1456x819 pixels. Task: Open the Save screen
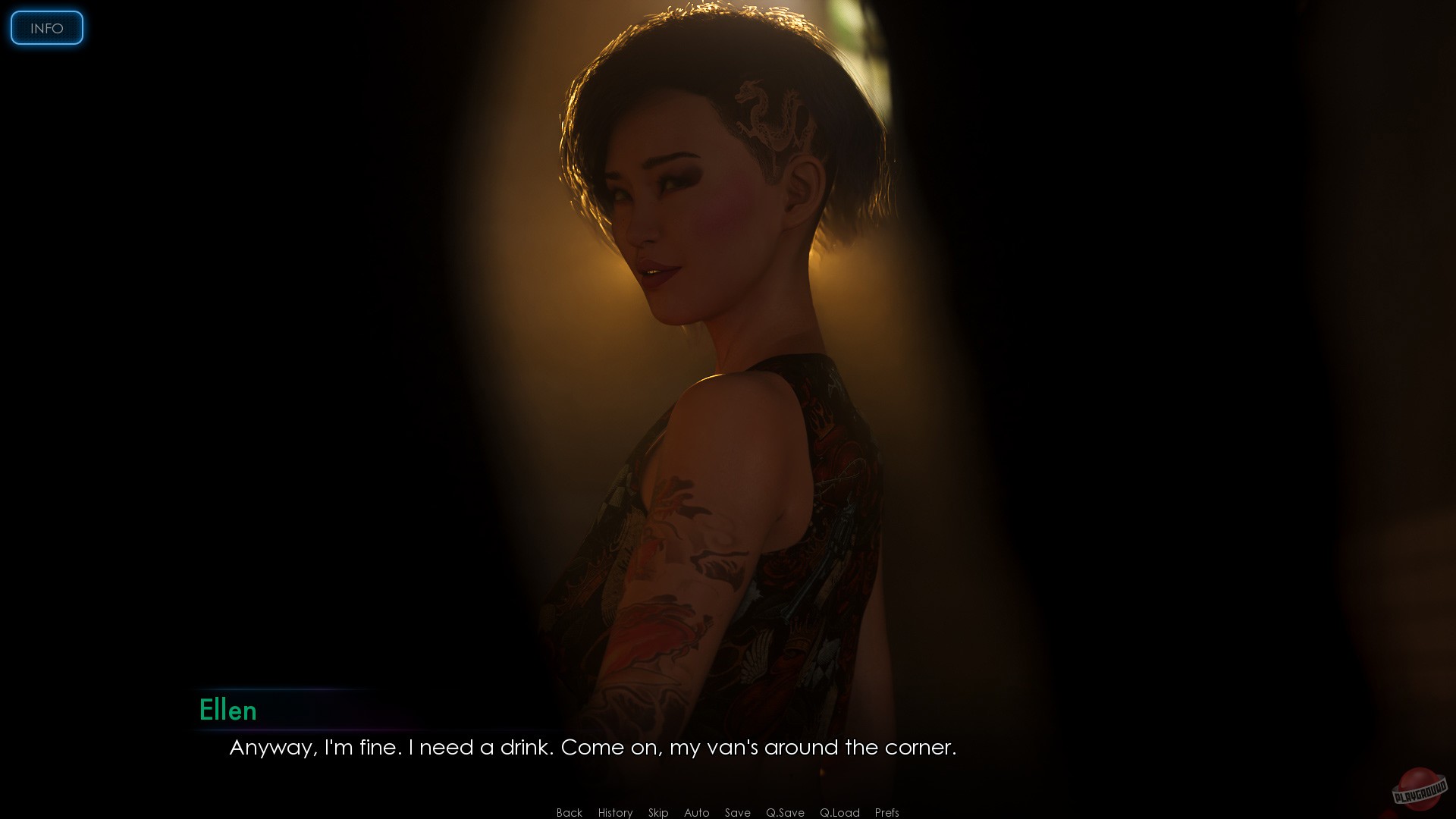(x=737, y=812)
